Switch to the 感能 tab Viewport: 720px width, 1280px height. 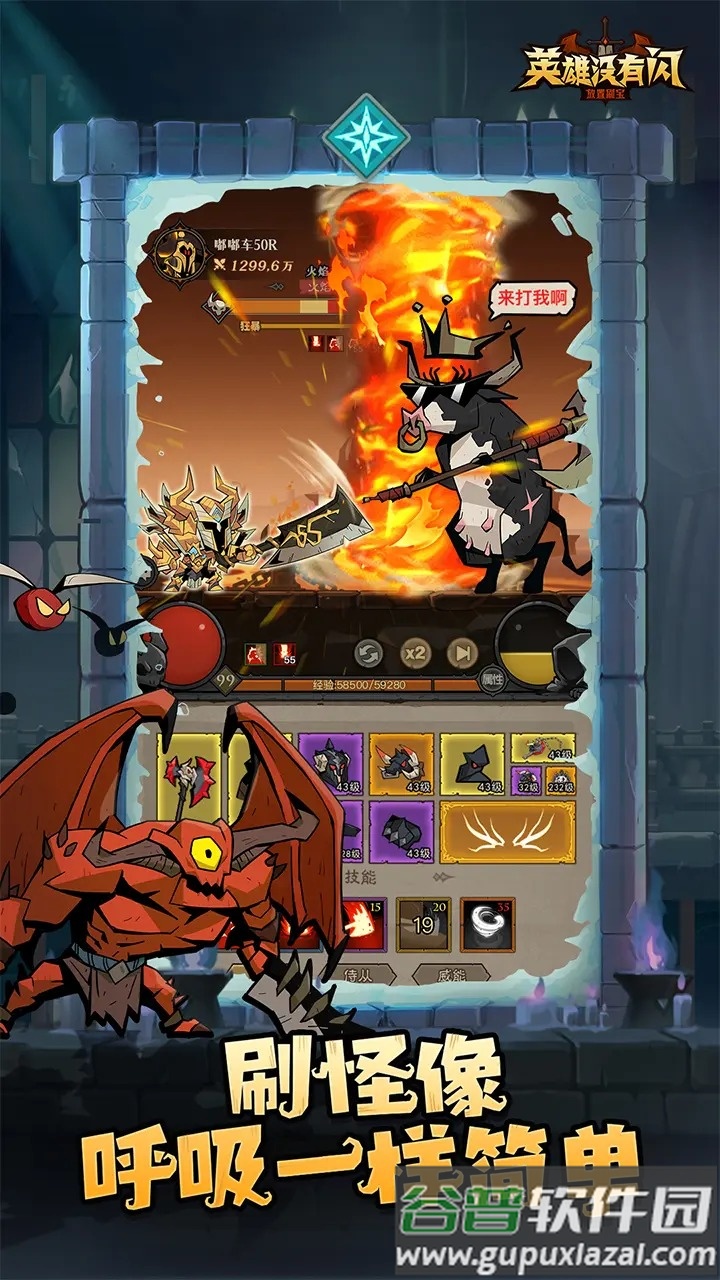(x=450, y=973)
